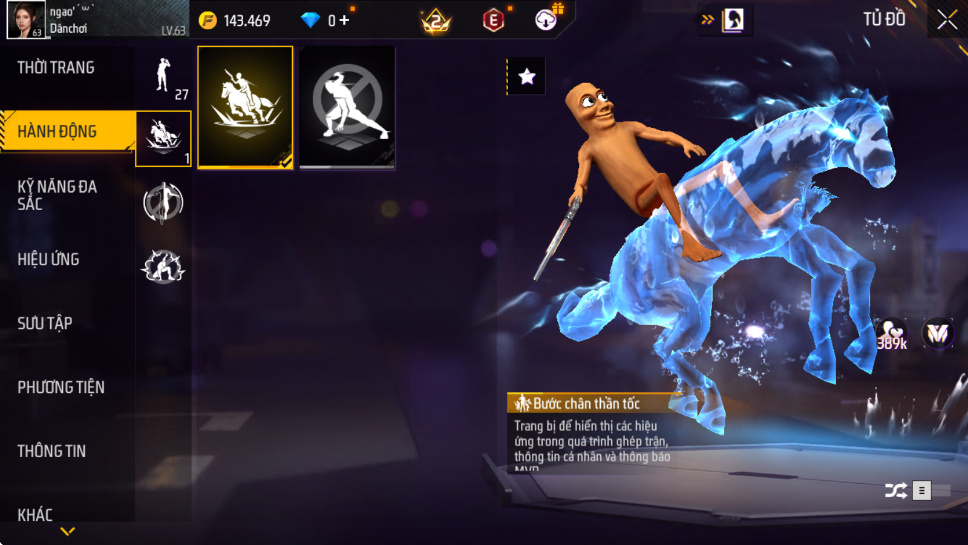Open the gold crown rank icon
This screenshot has width=968, height=545.
coord(436,20)
